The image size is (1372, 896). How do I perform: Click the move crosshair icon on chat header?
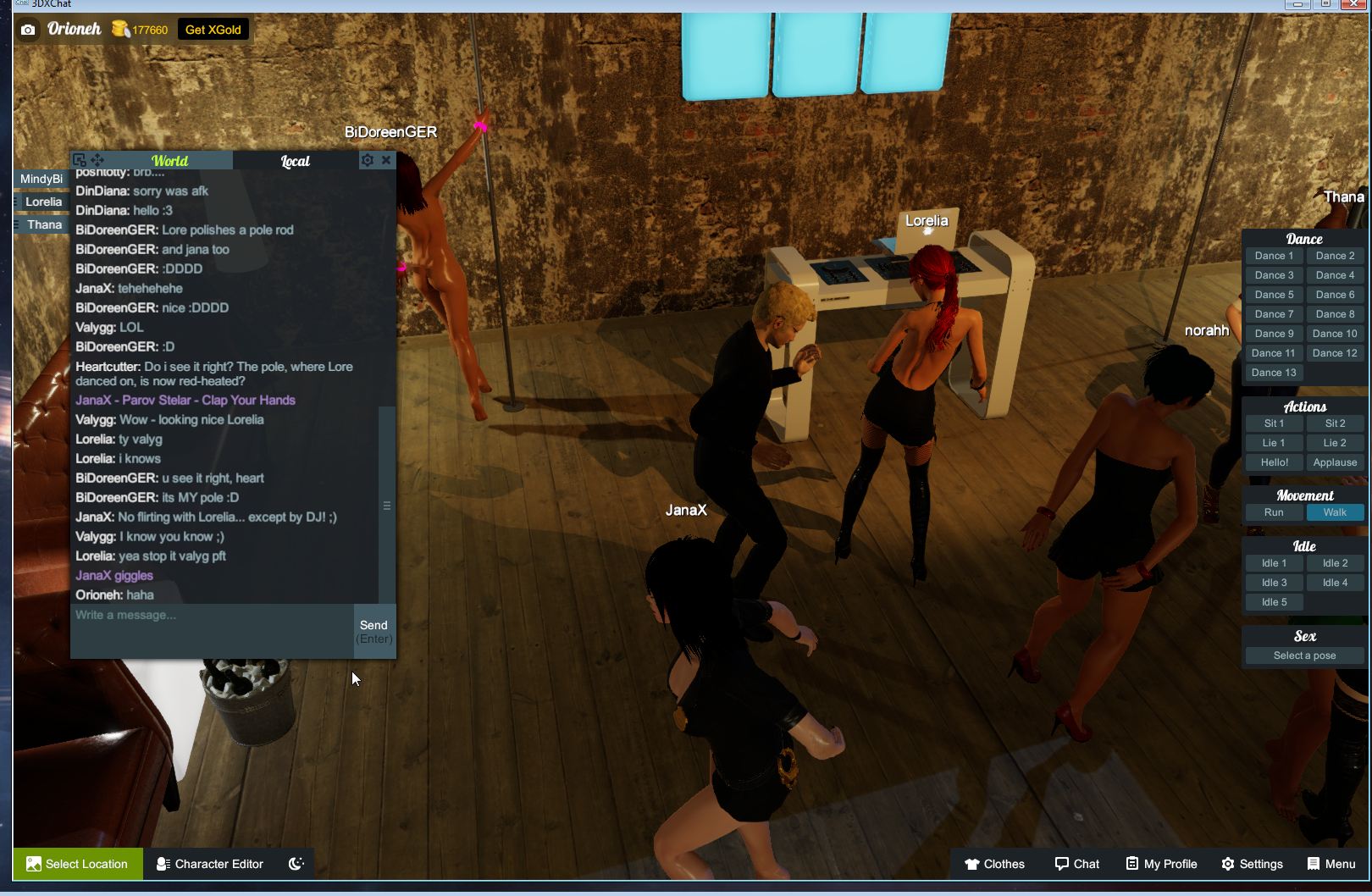point(97,159)
